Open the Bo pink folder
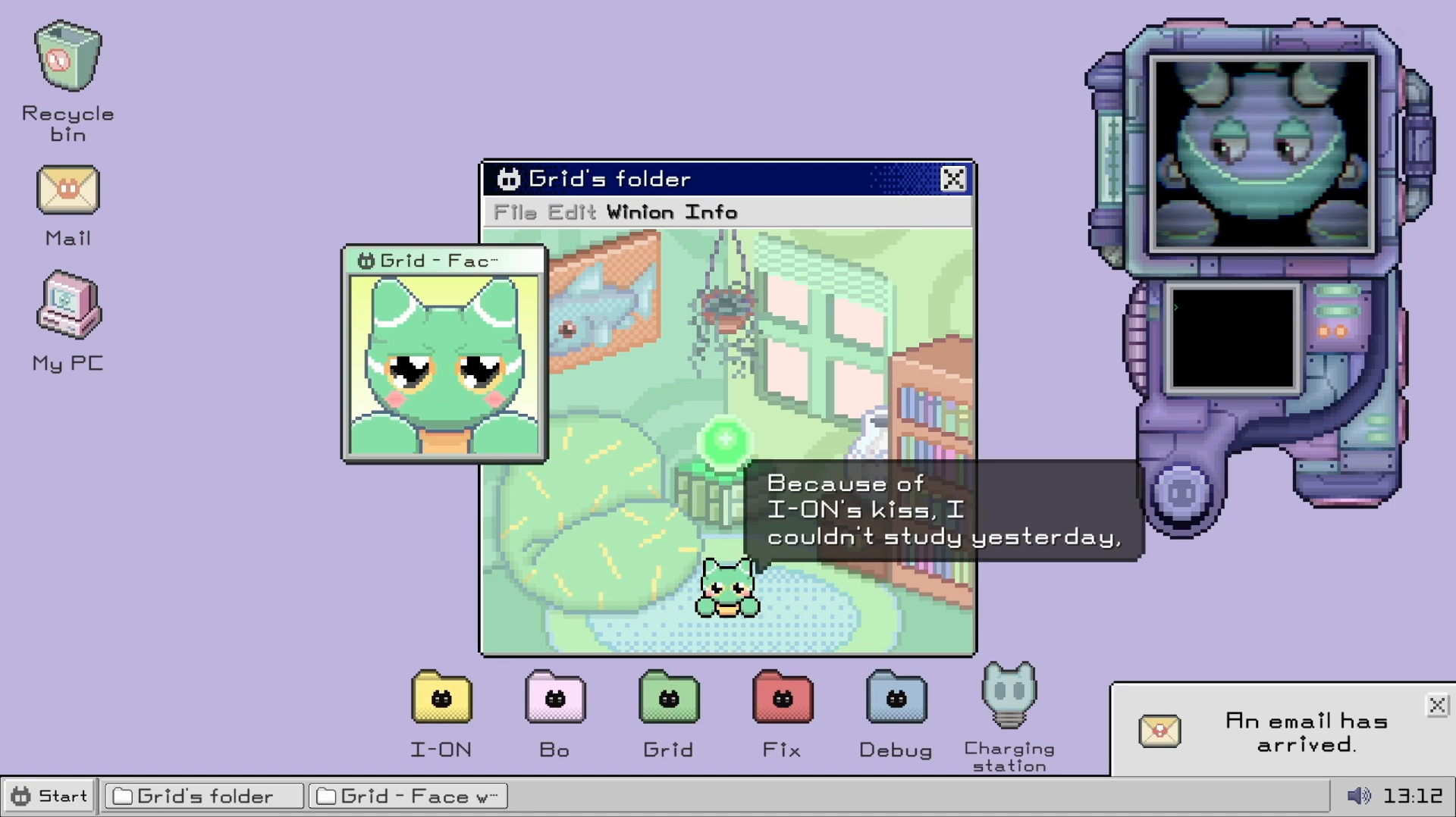The image size is (1456, 817). [555, 697]
